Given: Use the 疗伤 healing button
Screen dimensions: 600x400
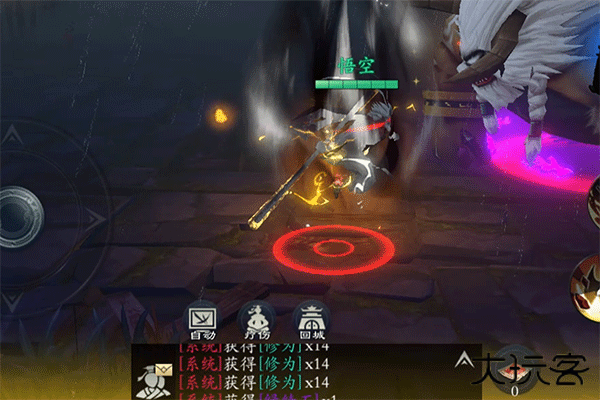Looking at the screenshot, I should pyautogui.click(x=256, y=318).
